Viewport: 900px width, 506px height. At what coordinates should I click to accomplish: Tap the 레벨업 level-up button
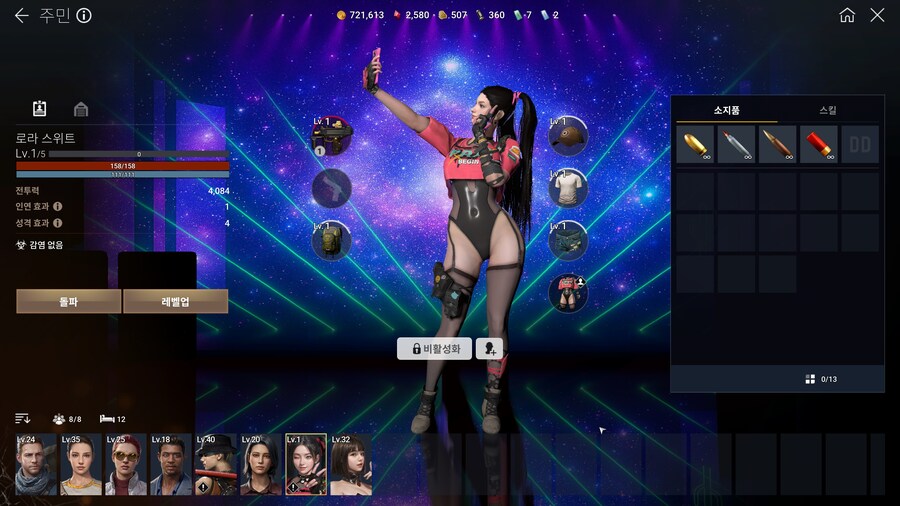pyautogui.click(x=176, y=301)
